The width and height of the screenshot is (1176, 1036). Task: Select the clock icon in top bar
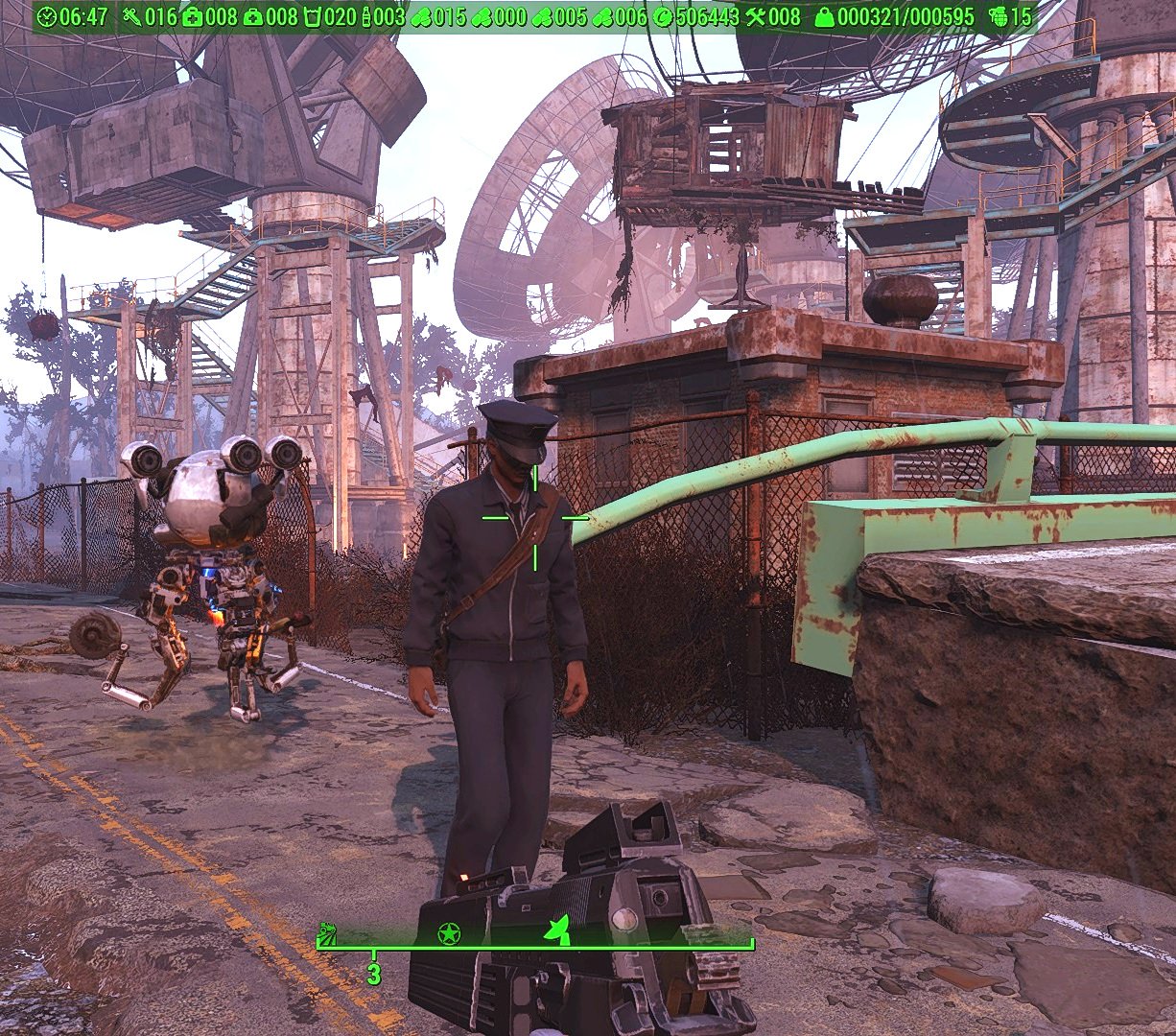point(47,16)
